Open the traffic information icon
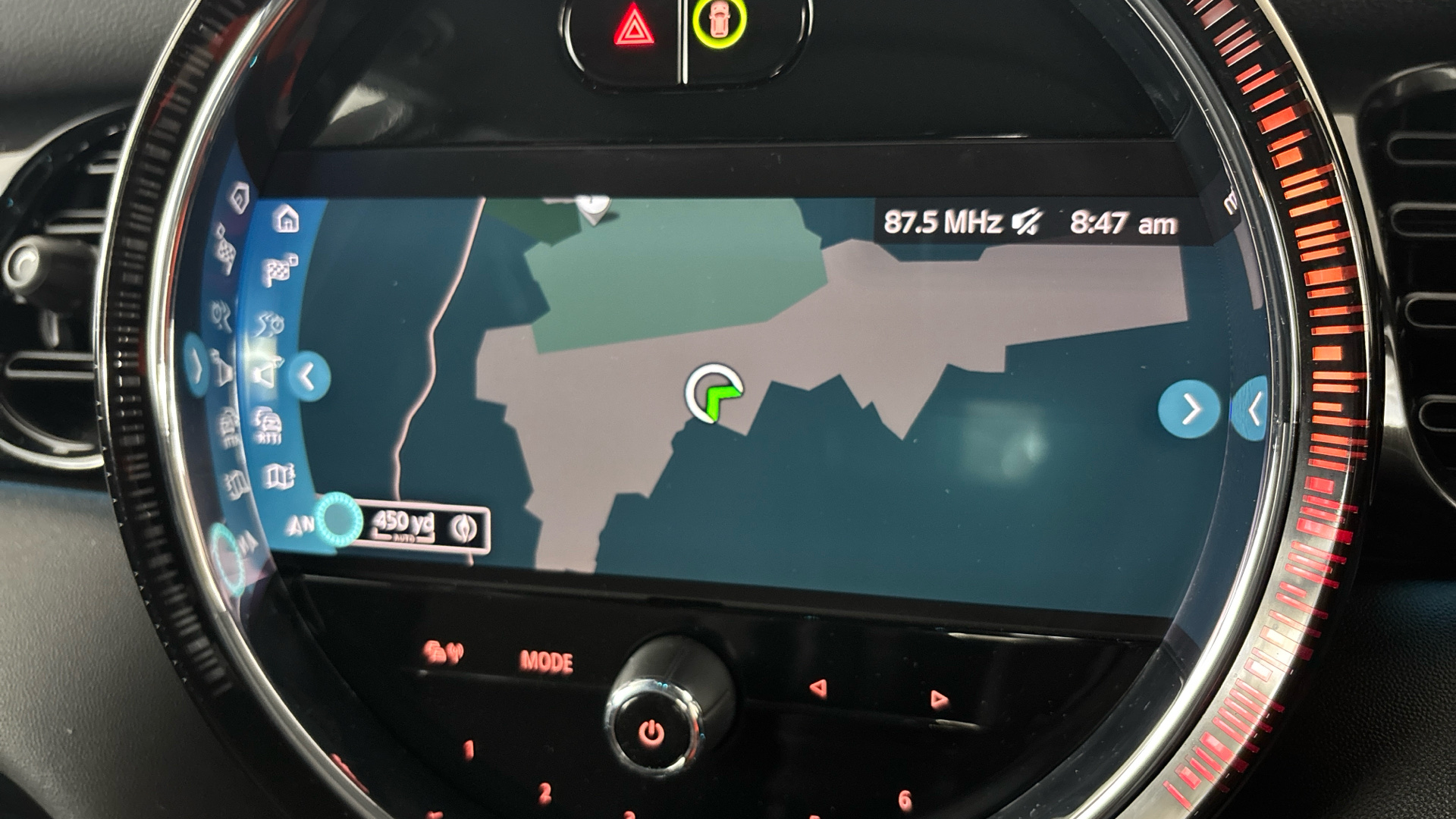This screenshot has height=819, width=1456. click(x=268, y=423)
